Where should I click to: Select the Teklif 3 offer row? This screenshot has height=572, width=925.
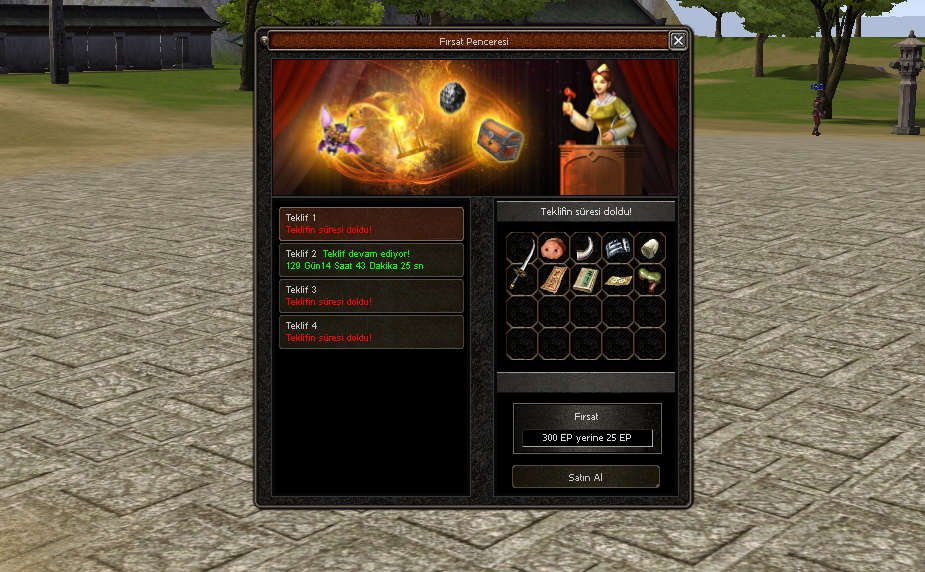tap(371, 296)
